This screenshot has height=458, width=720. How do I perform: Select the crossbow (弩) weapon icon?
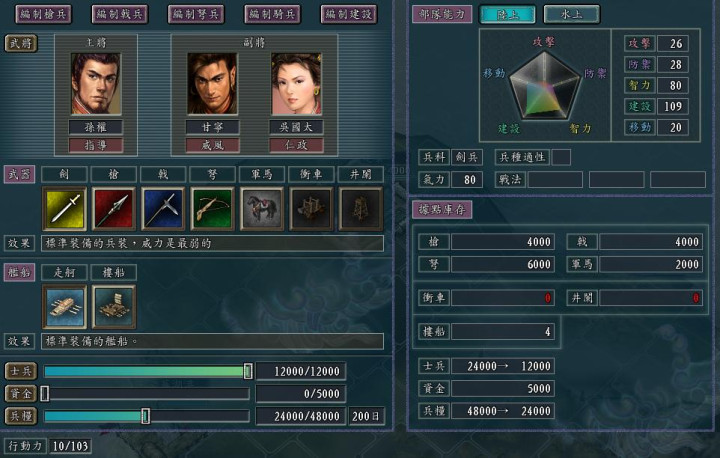click(212, 209)
